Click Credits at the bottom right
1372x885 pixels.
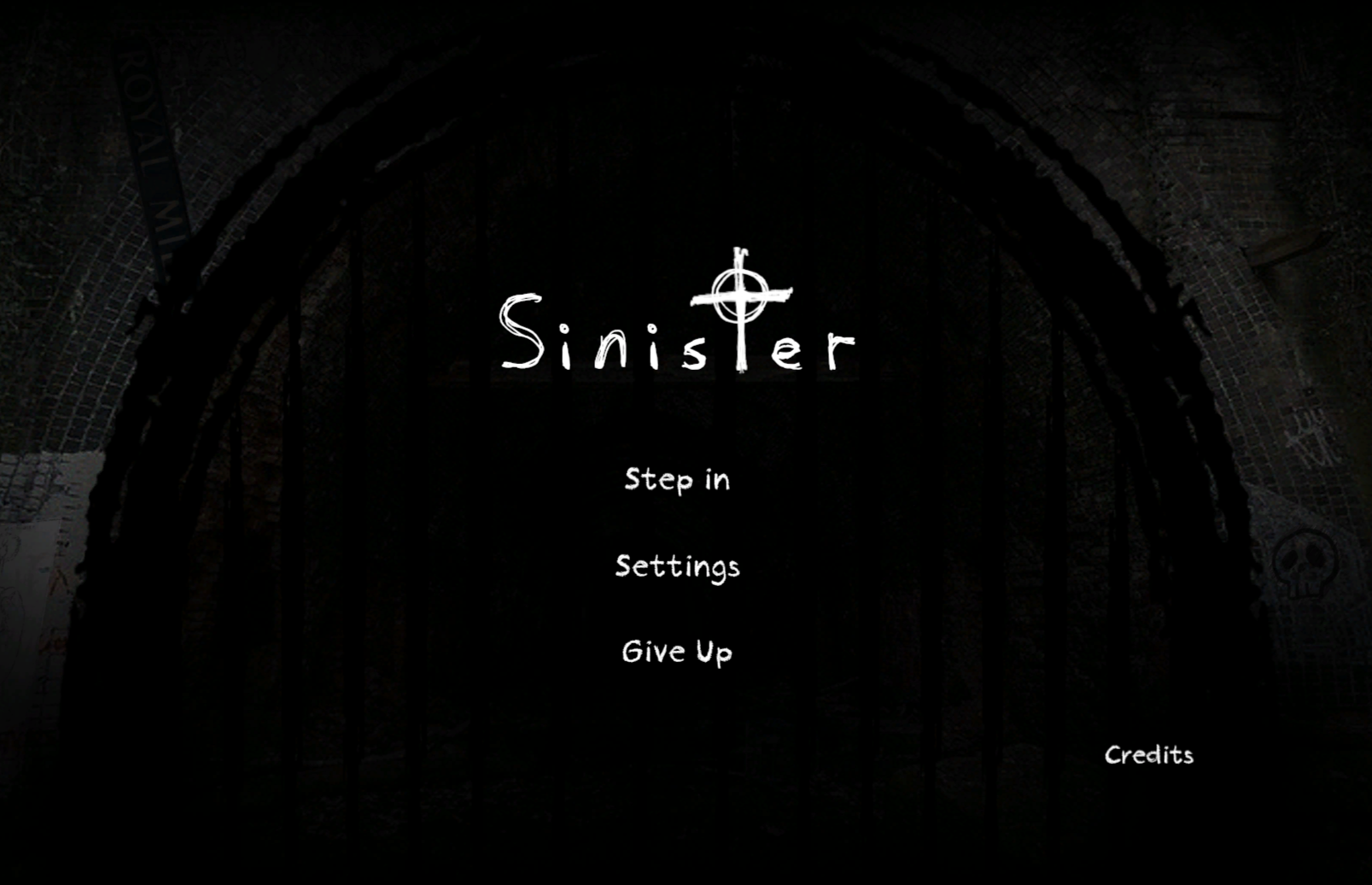[x=1149, y=754]
